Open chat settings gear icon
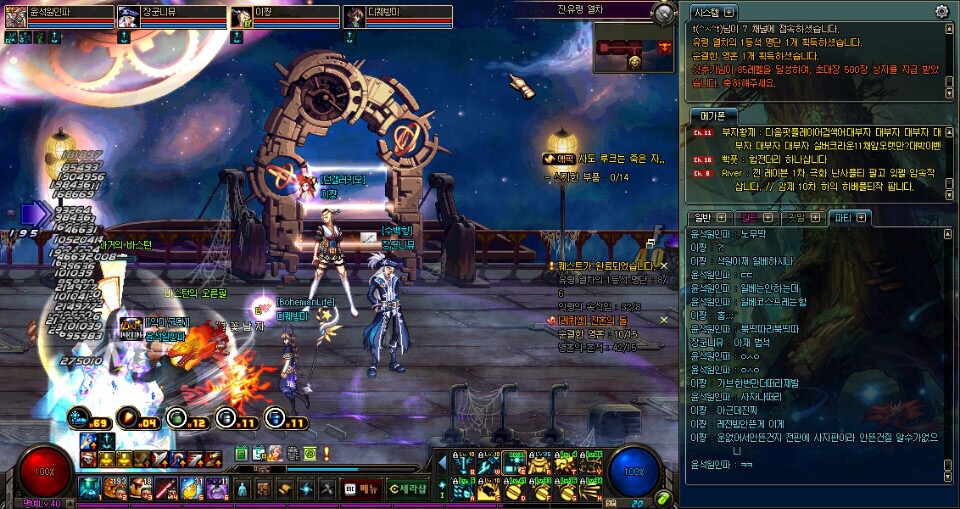This screenshot has width=960, height=509. tap(941, 11)
